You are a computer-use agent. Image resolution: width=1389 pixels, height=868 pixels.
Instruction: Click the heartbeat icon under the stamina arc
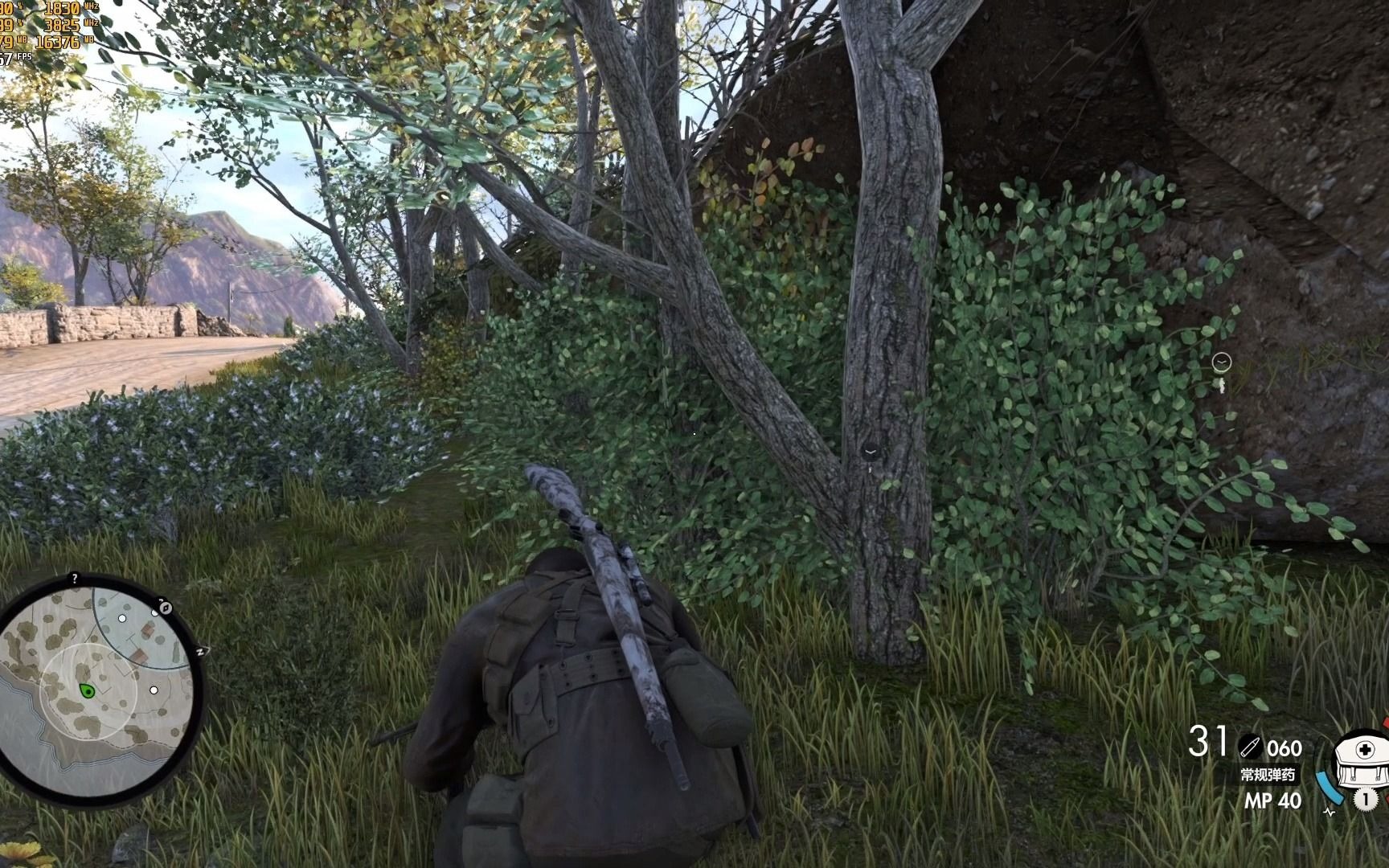point(1330,812)
